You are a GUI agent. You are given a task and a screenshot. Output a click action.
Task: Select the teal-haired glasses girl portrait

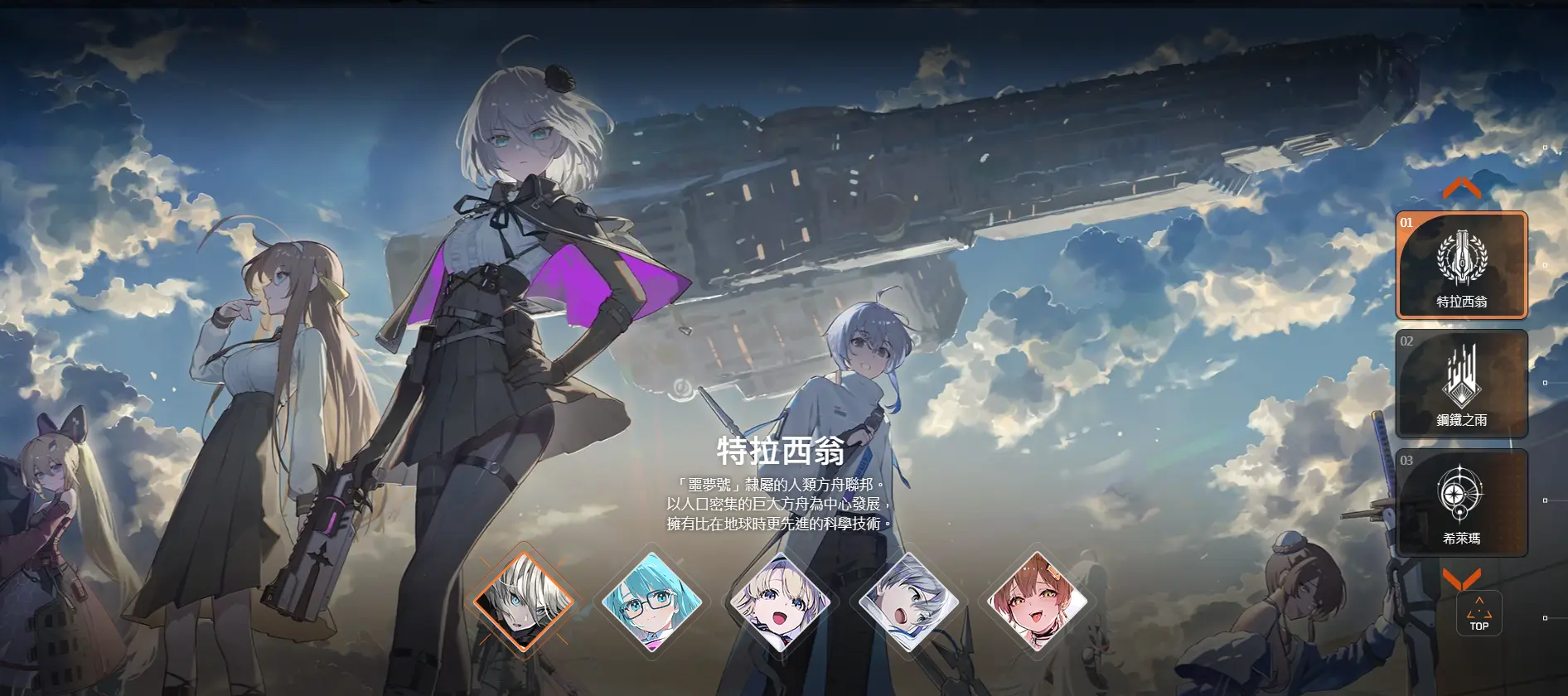(x=651, y=602)
